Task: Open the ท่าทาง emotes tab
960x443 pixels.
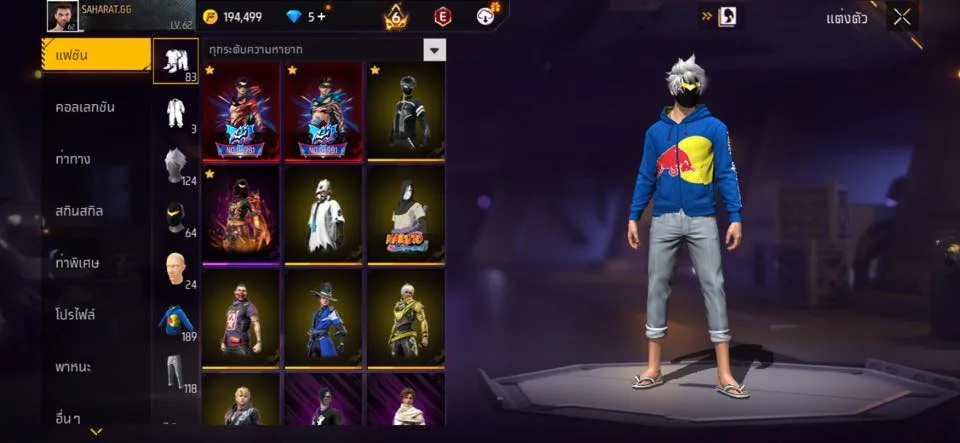Action: [x=74, y=159]
